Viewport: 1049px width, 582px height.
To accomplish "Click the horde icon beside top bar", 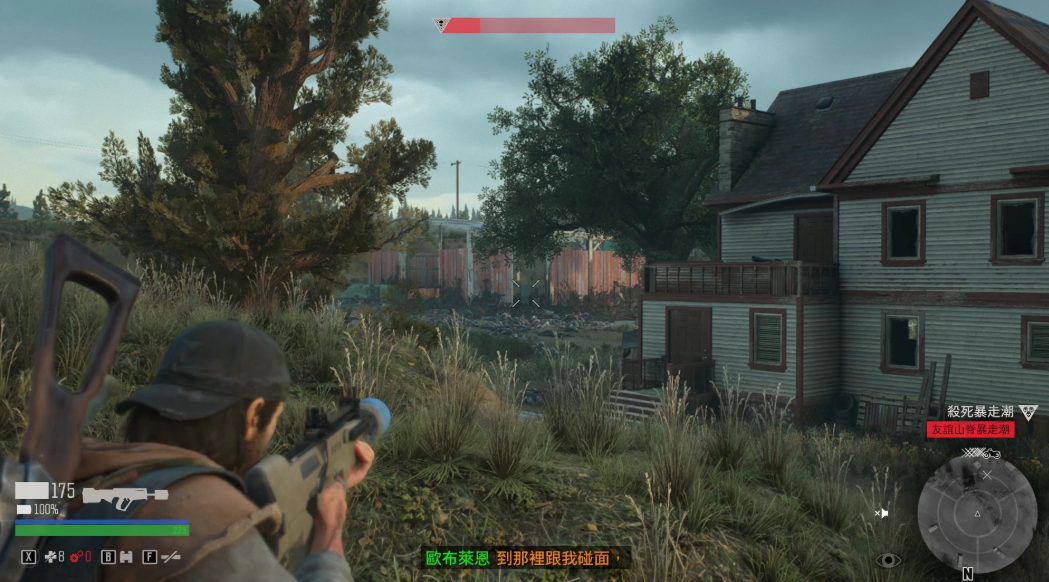I will pyautogui.click(x=439, y=24).
